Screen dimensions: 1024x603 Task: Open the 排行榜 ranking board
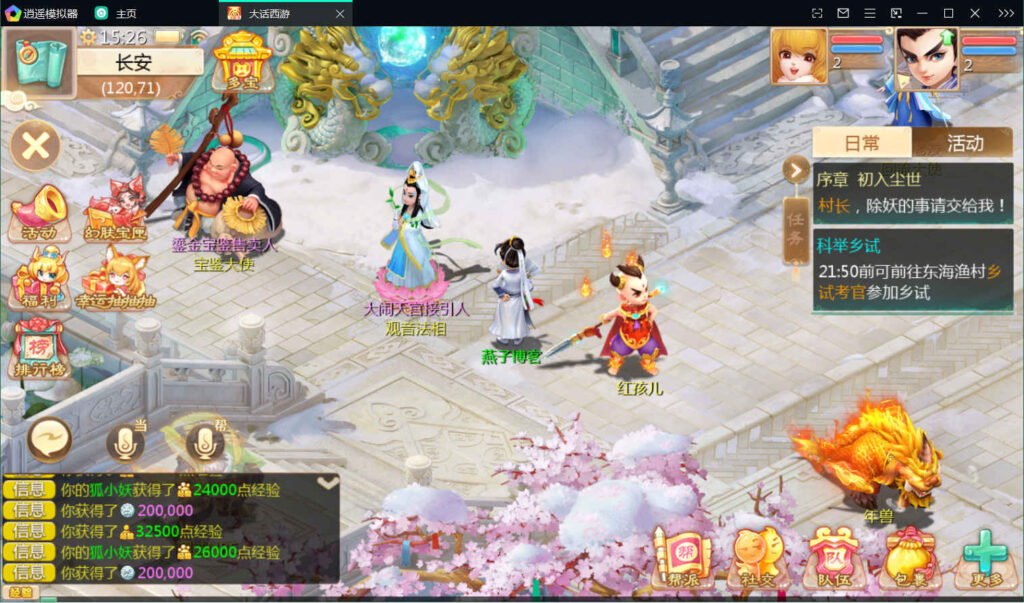click(39, 347)
